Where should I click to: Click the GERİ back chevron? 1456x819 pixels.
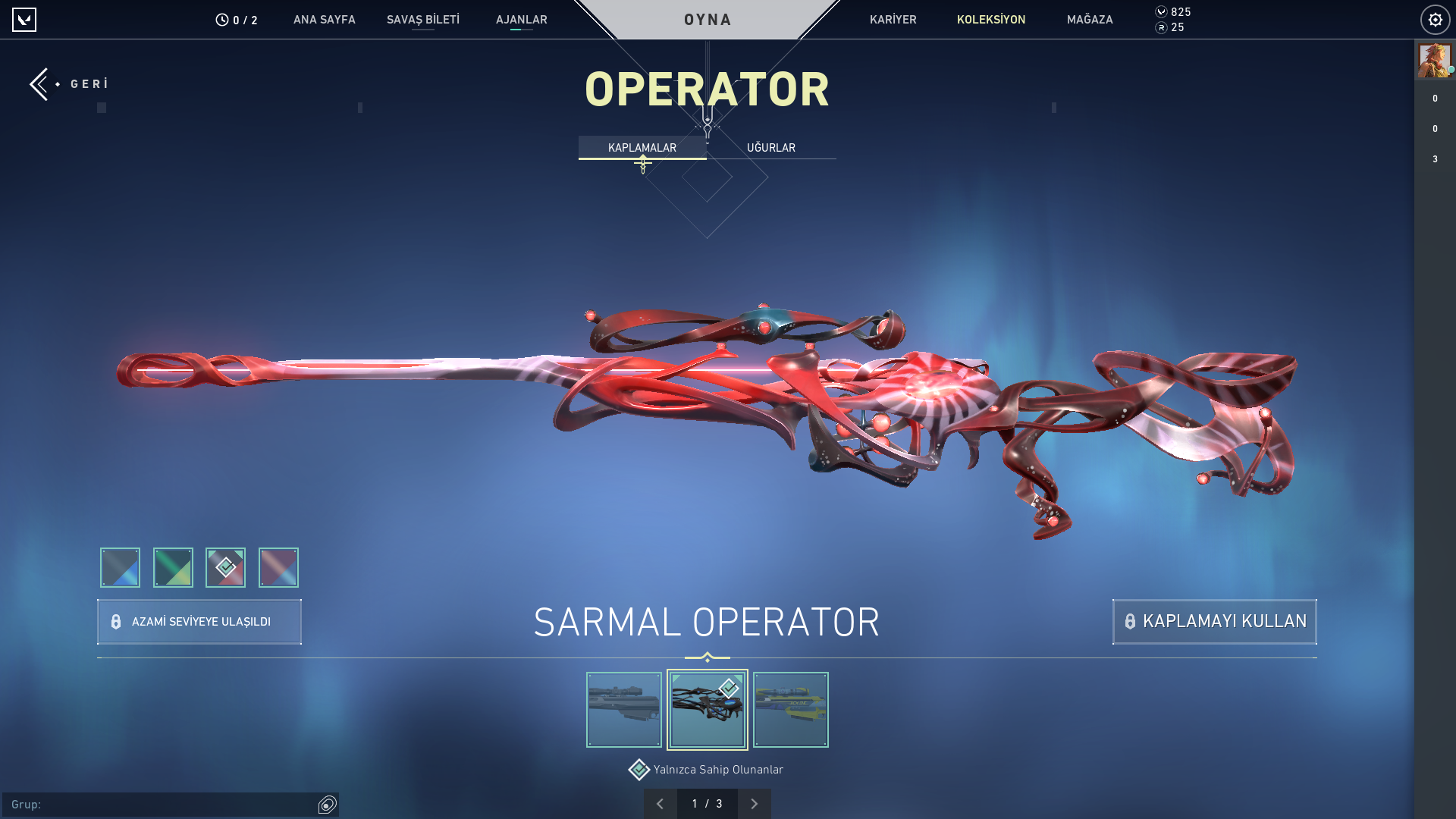tap(39, 83)
